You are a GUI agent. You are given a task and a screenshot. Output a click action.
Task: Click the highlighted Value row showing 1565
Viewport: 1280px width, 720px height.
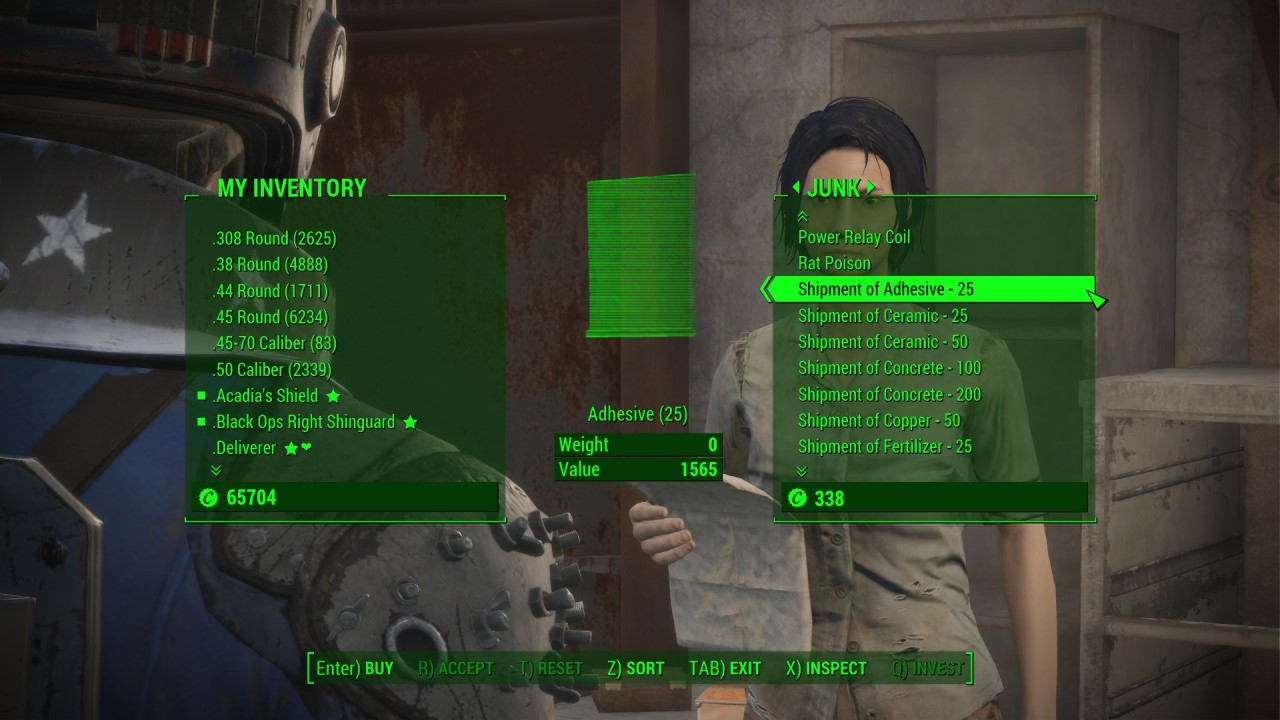tap(639, 469)
